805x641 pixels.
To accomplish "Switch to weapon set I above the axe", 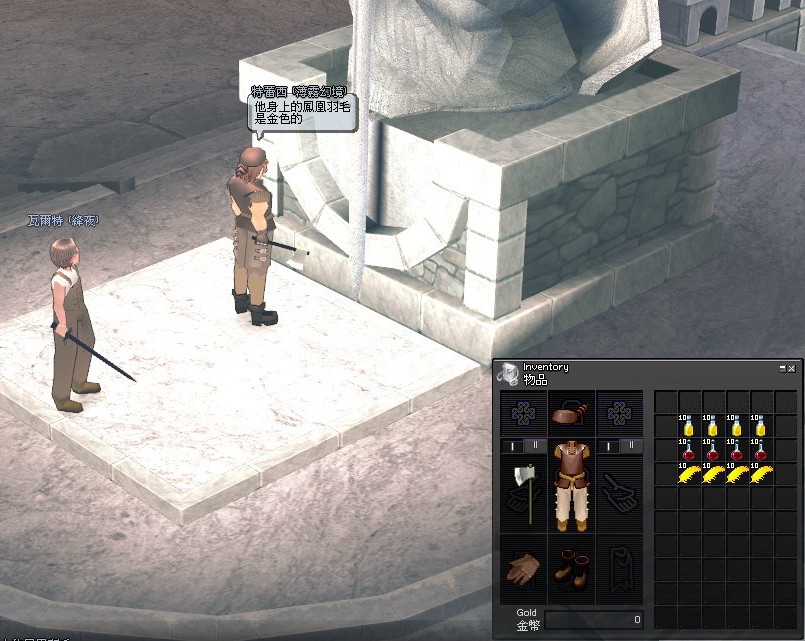I will 512,445.
